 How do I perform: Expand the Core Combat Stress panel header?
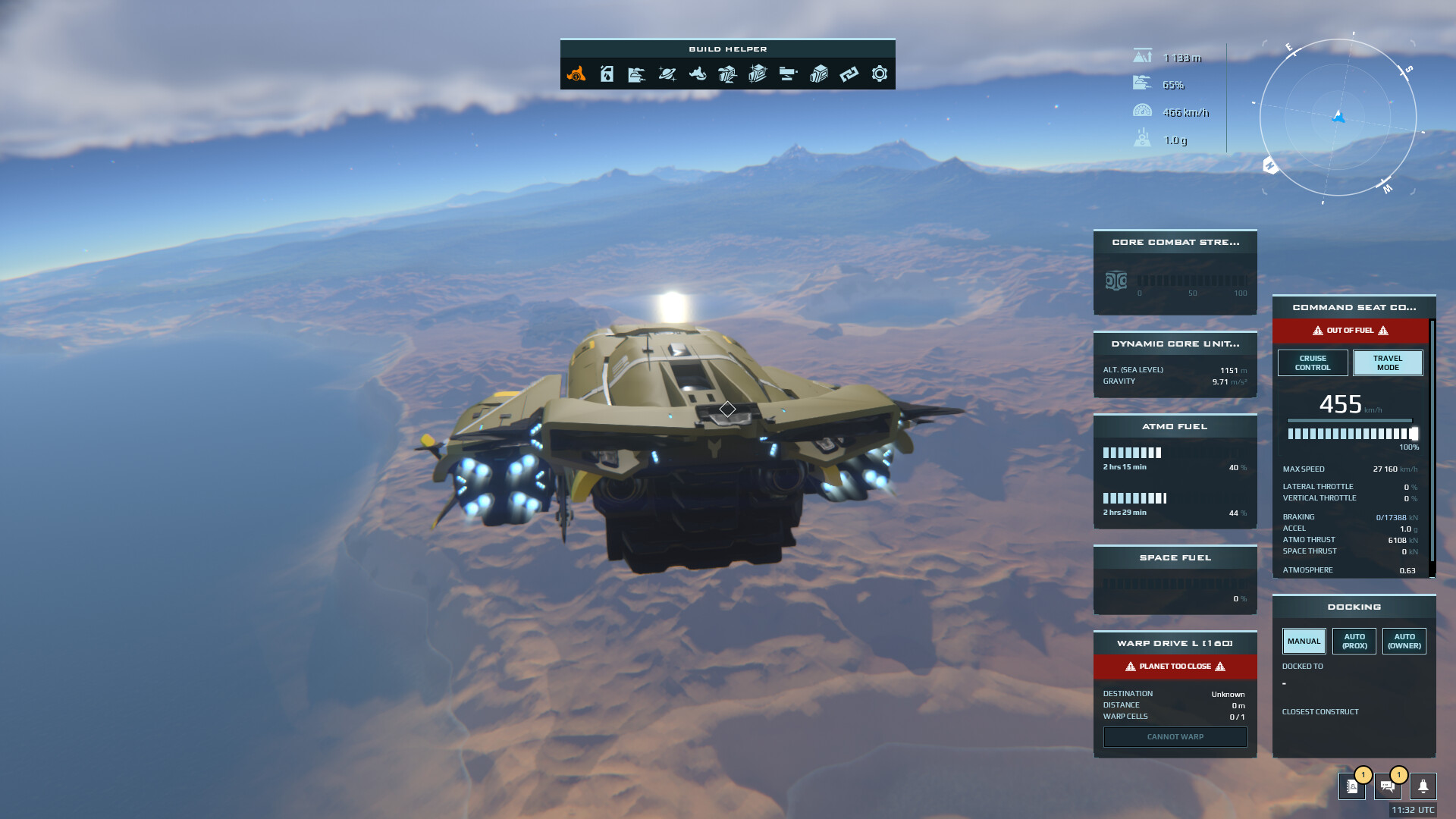[1175, 243]
